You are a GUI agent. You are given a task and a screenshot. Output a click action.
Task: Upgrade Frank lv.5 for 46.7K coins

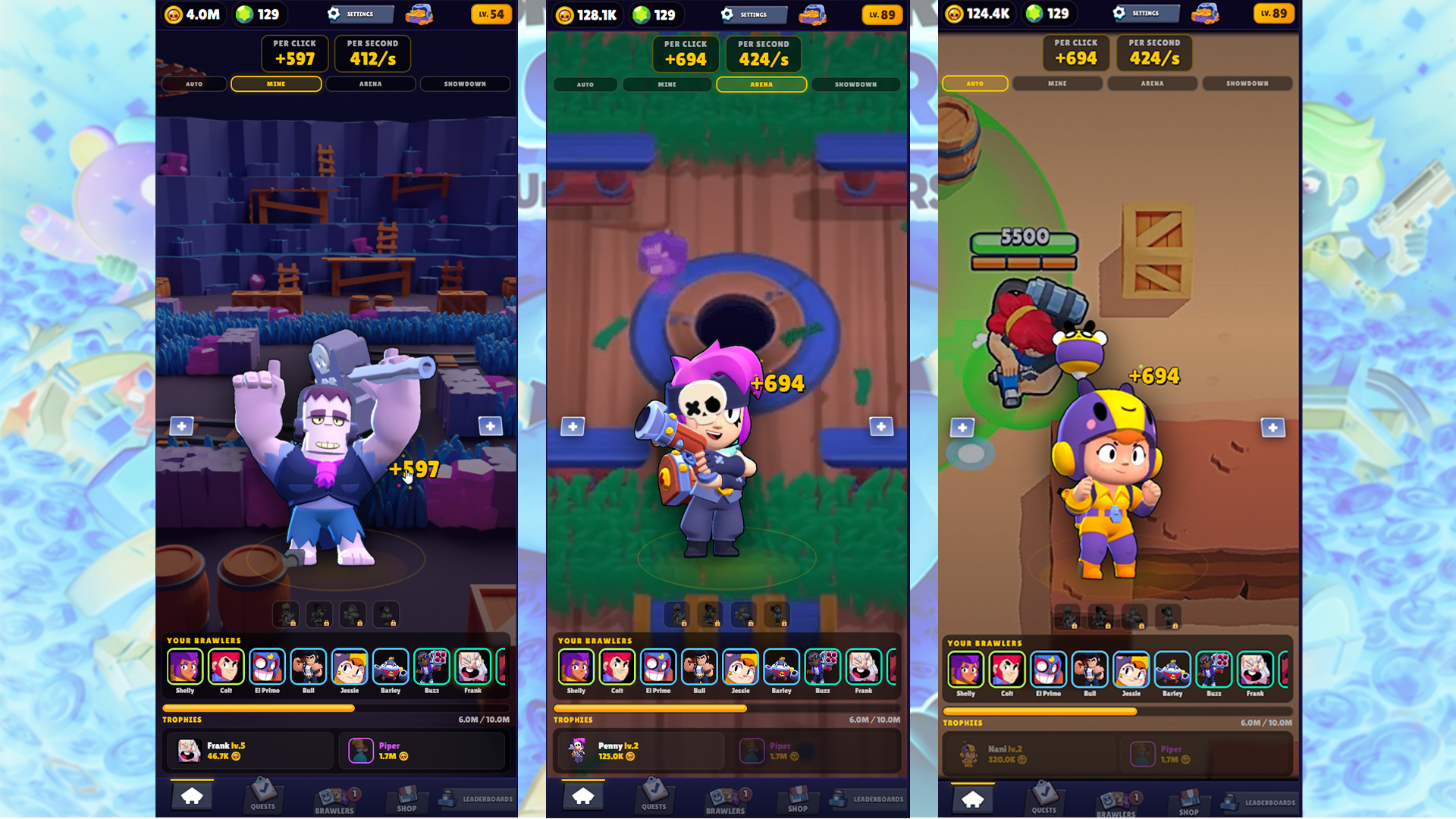click(x=249, y=751)
